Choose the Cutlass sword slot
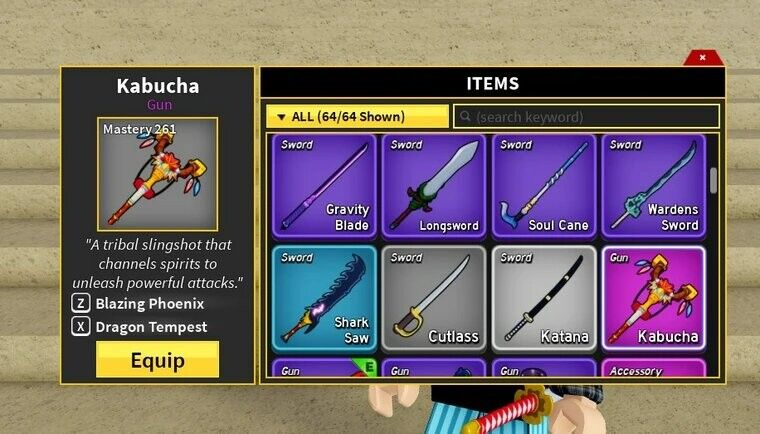The width and height of the screenshot is (760, 434). (434, 297)
